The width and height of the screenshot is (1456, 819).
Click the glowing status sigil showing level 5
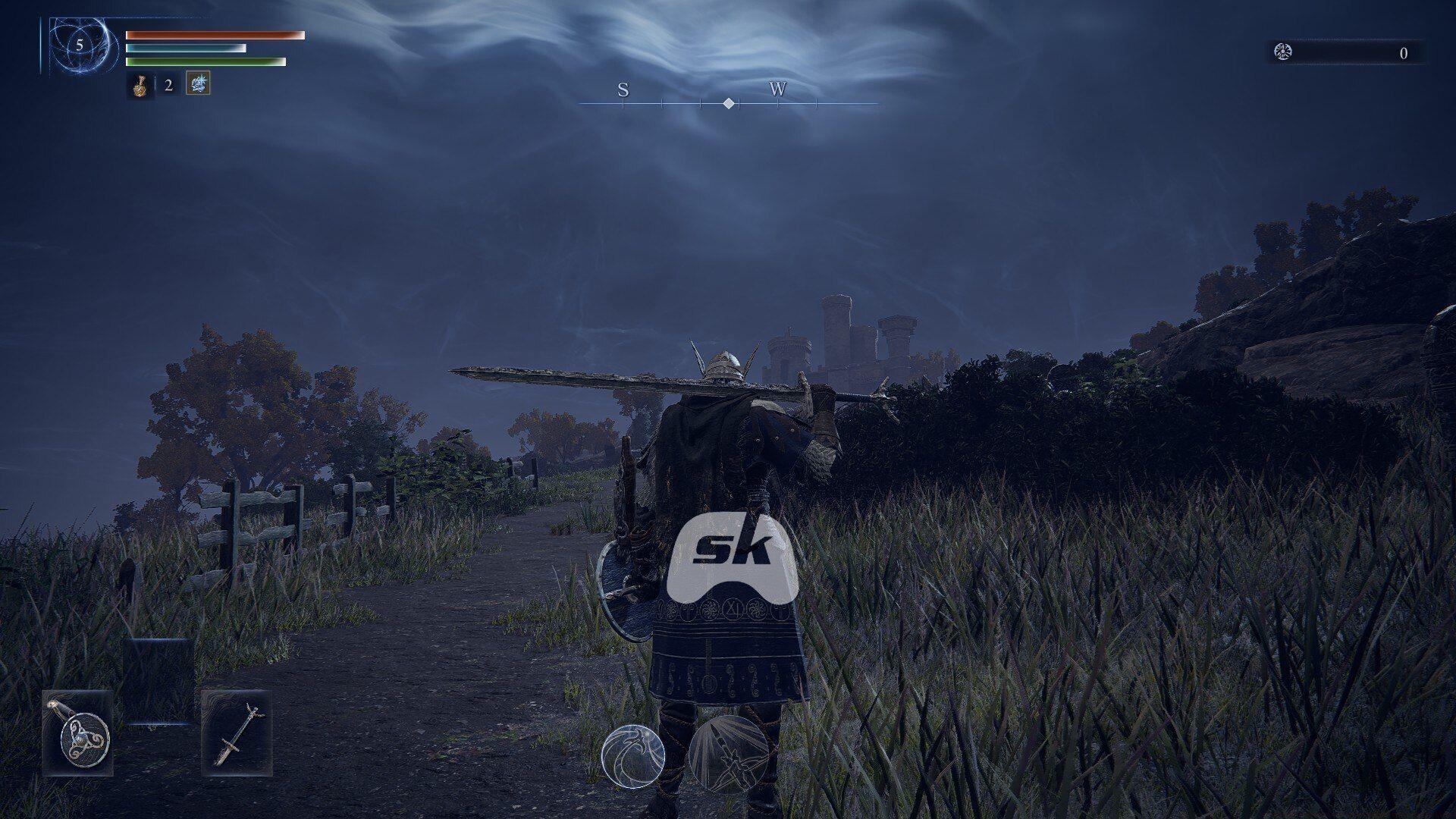tap(77, 45)
